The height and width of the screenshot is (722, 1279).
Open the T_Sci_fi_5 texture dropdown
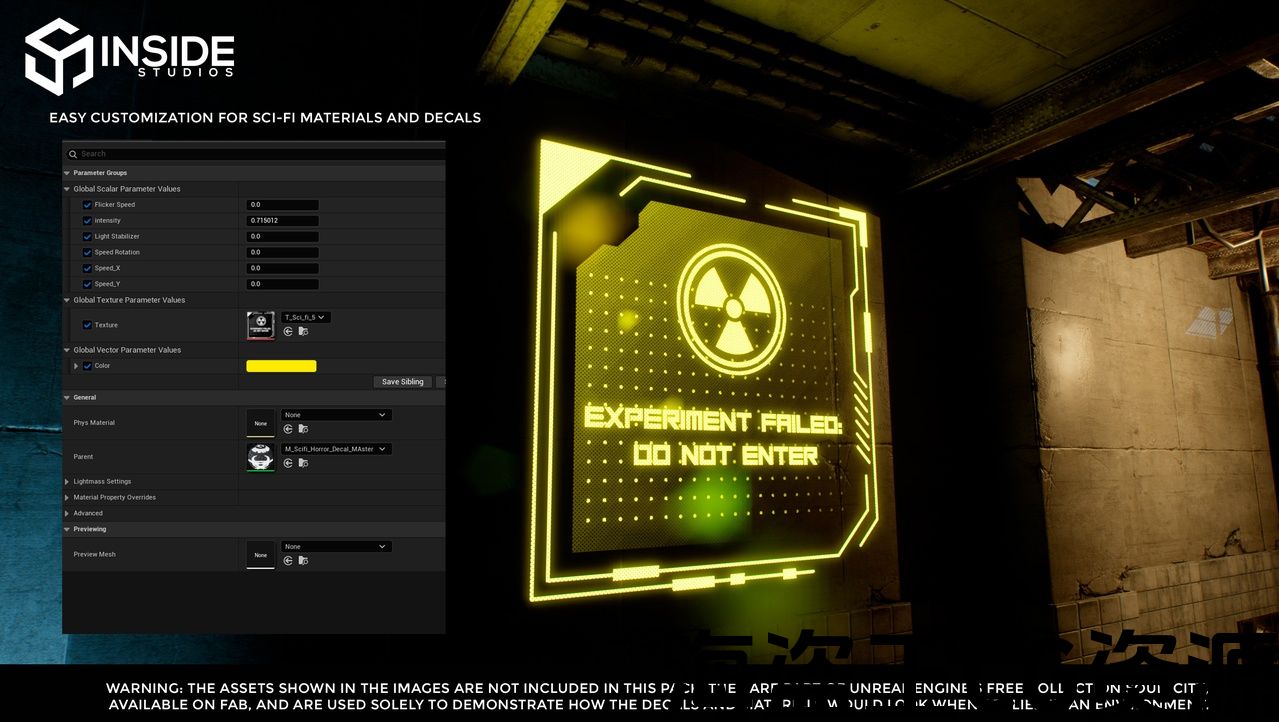tap(305, 317)
